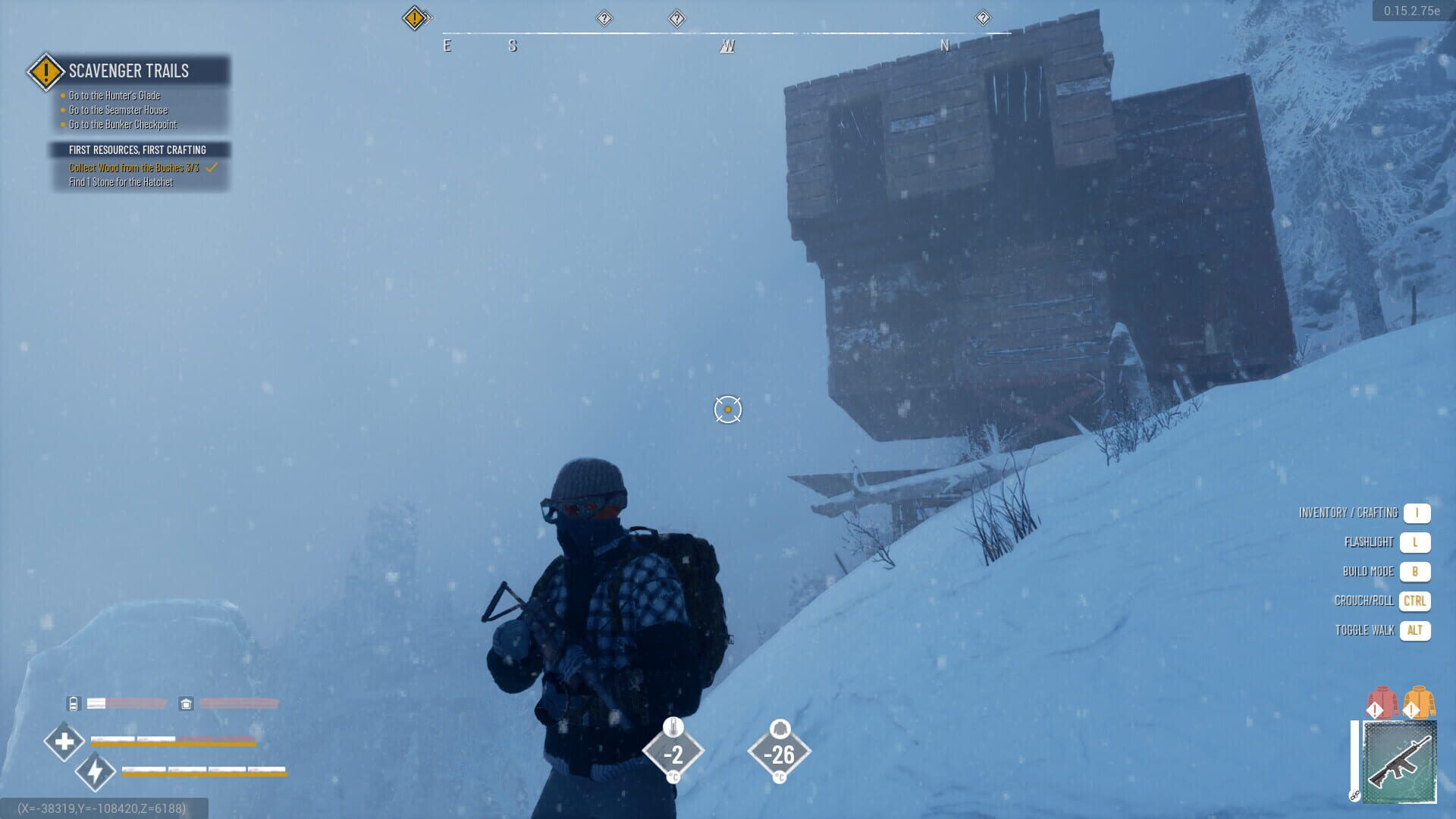
Task: Enable the flashlight via L keybind hint
Action: 1415,541
